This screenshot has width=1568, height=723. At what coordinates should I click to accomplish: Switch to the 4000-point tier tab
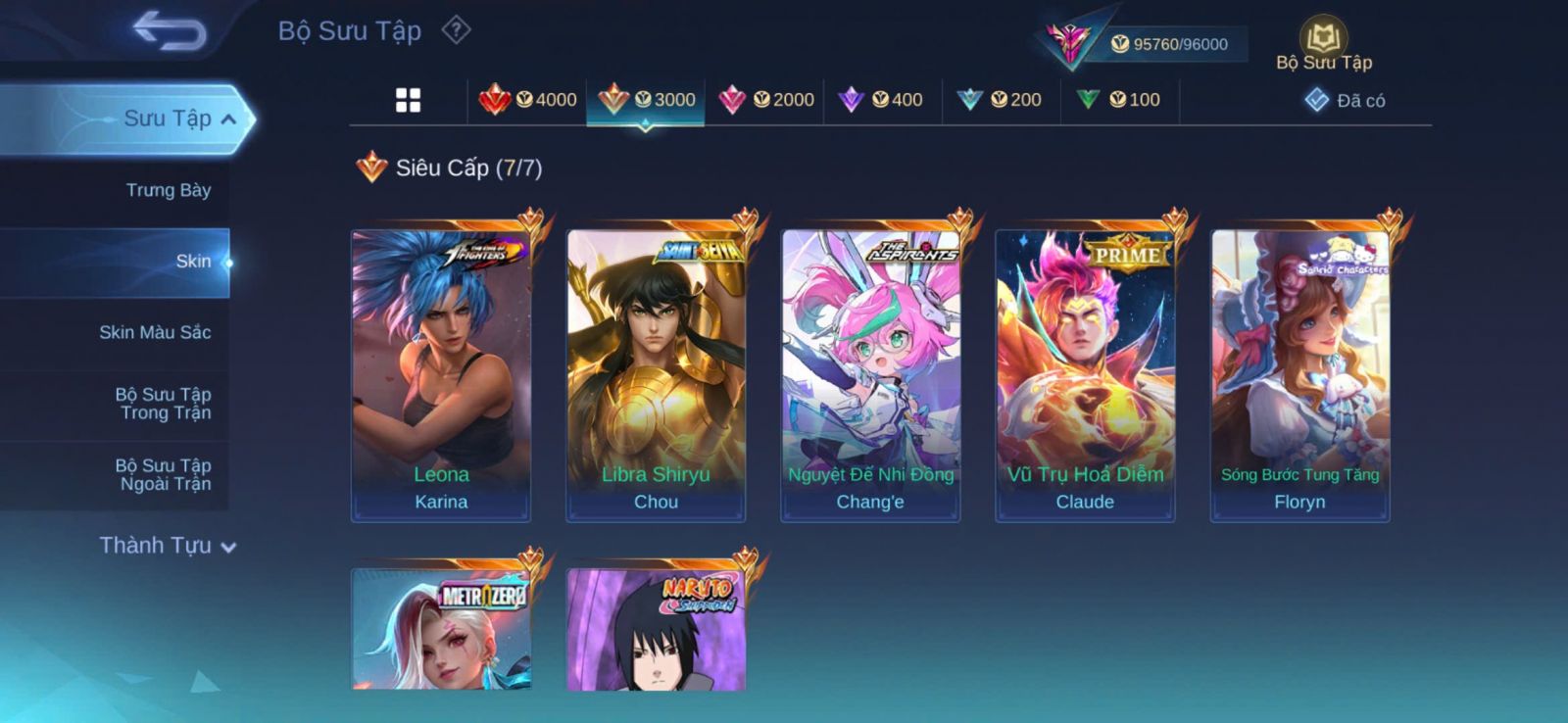pyautogui.click(x=528, y=100)
